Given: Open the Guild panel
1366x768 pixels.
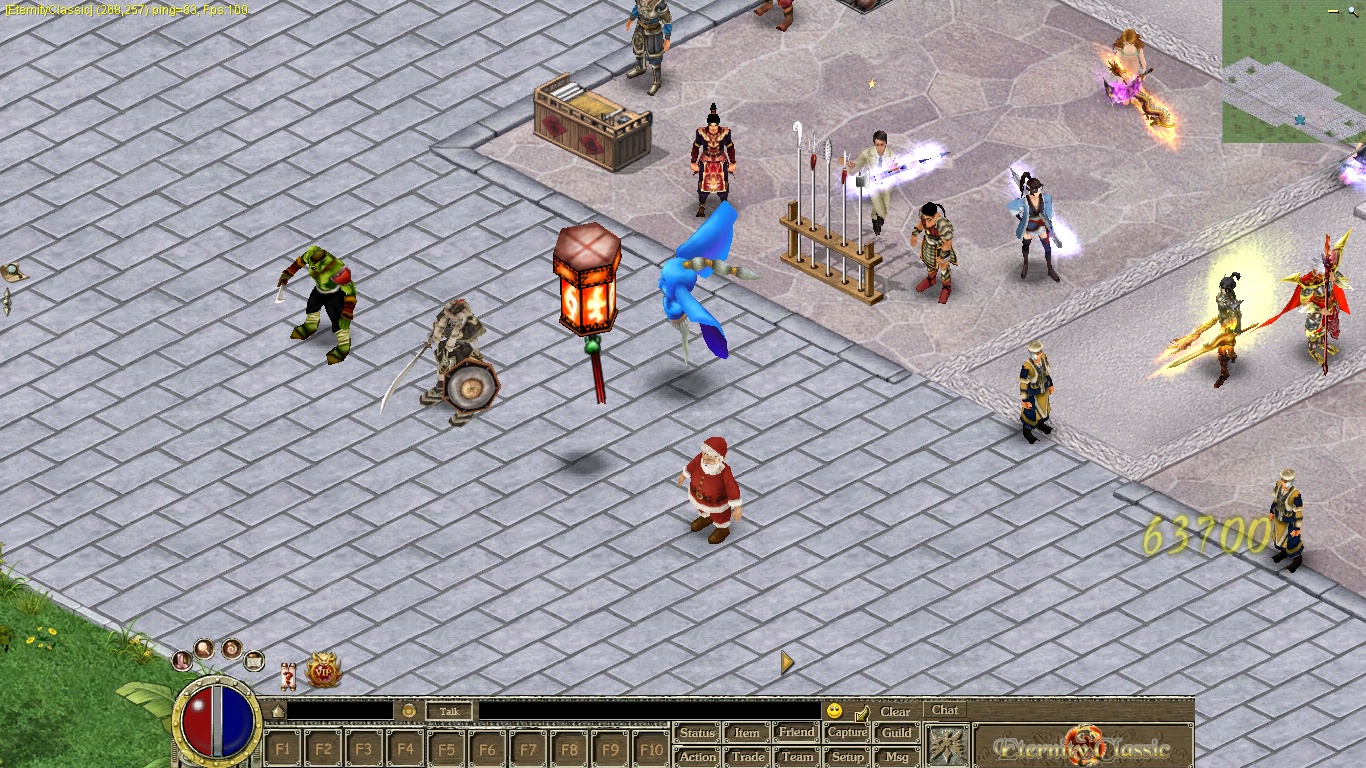Looking at the screenshot, I should (896, 733).
